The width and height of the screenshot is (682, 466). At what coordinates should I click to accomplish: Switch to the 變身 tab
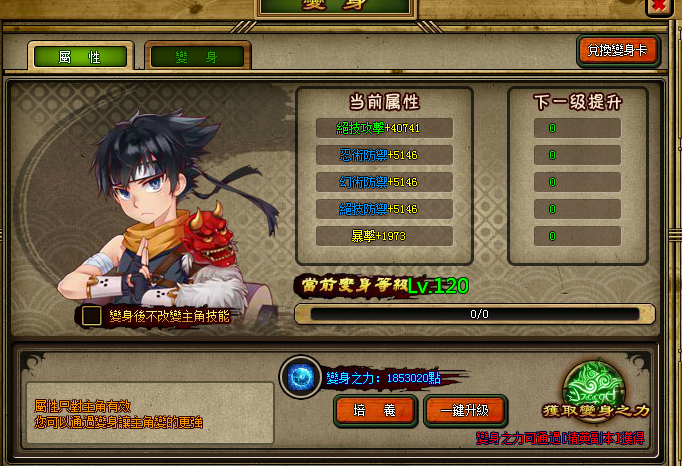click(x=197, y=58)
